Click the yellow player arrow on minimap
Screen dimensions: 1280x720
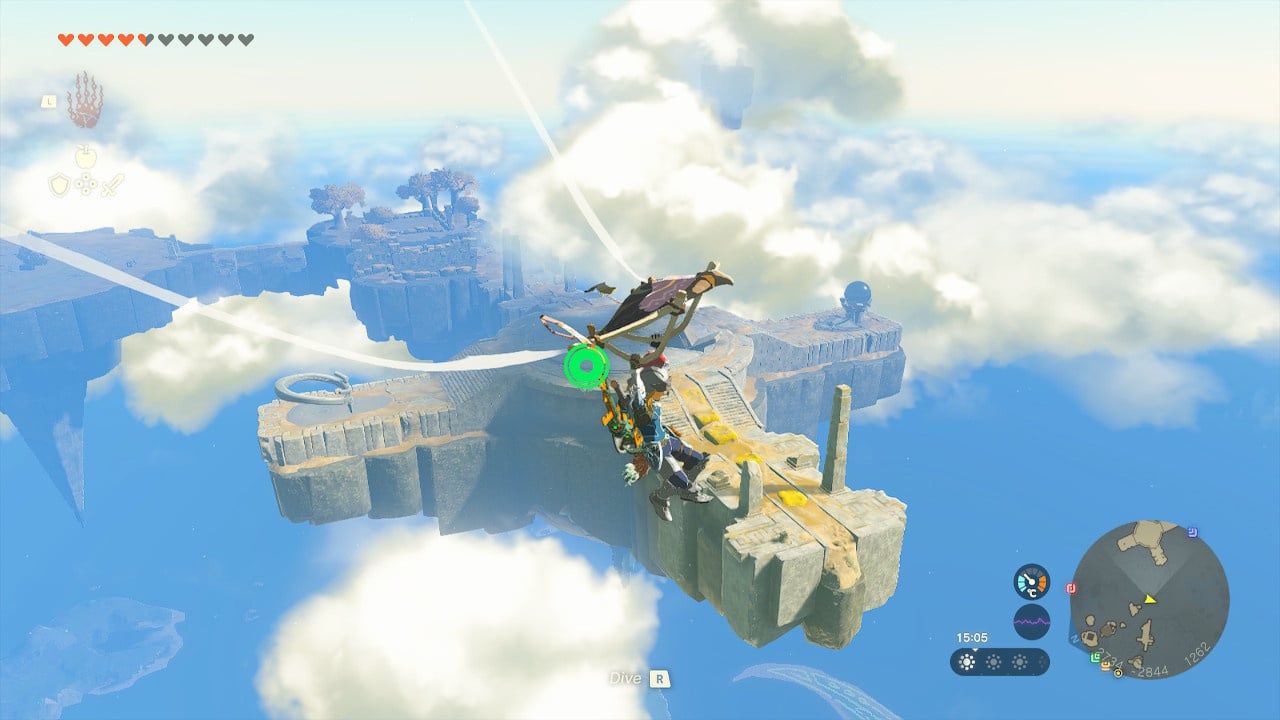(x=1151, y=599)
